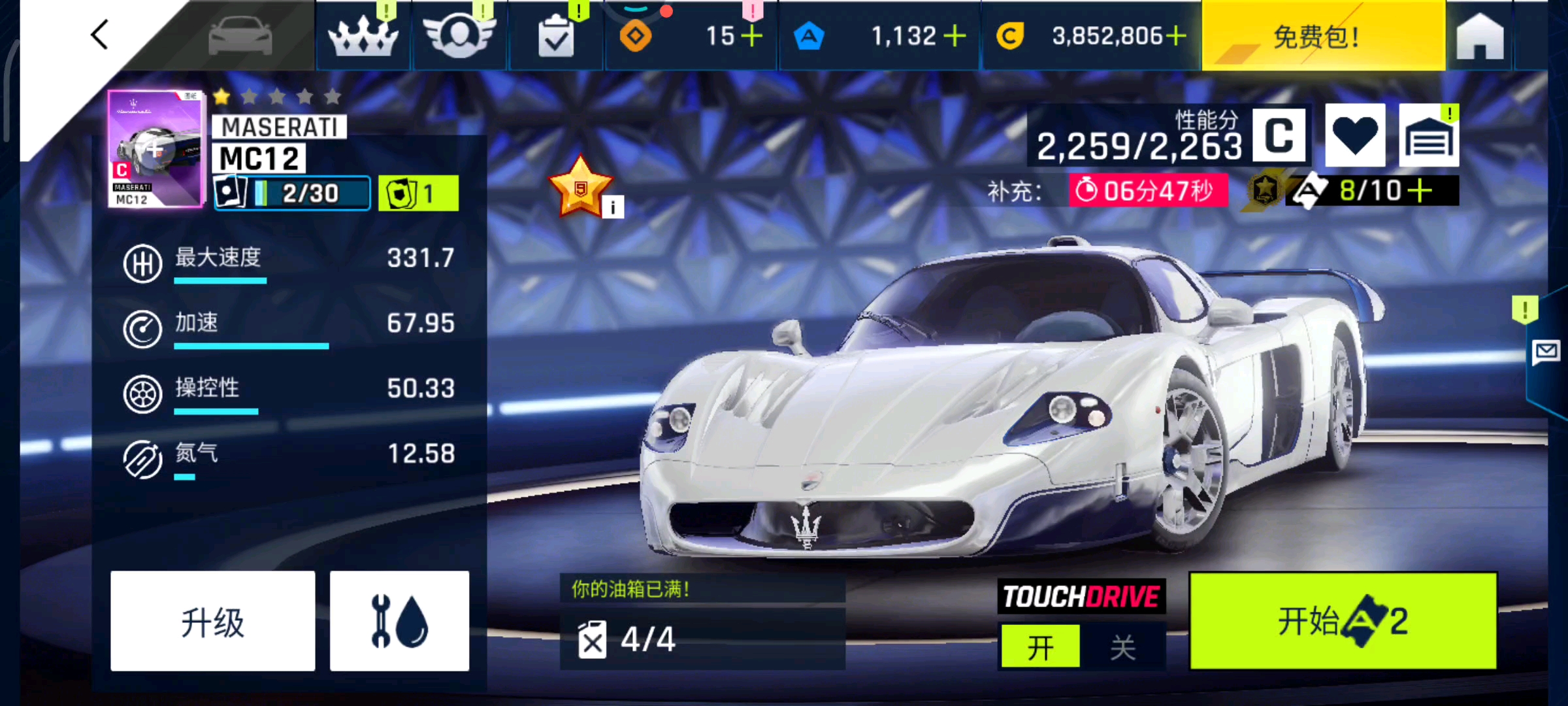1568x706 pixels.
Task: Start the race with 2 tickets
Action: (x=1343, y=621)
